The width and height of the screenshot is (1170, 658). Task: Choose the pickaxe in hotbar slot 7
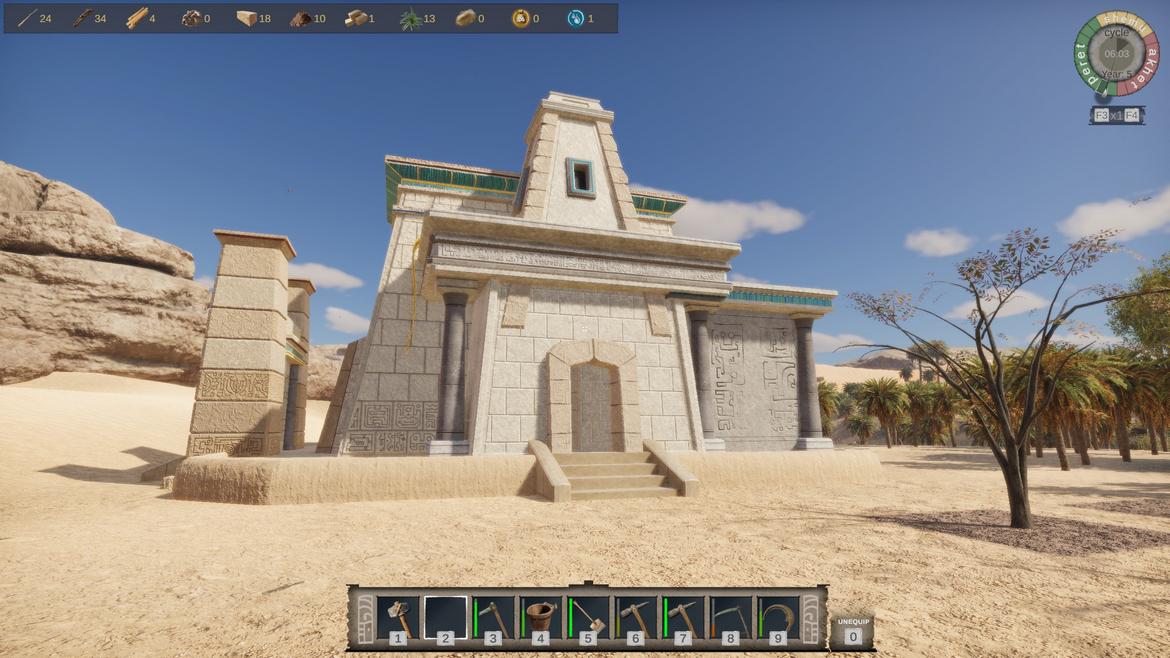(x=683, y=617)
